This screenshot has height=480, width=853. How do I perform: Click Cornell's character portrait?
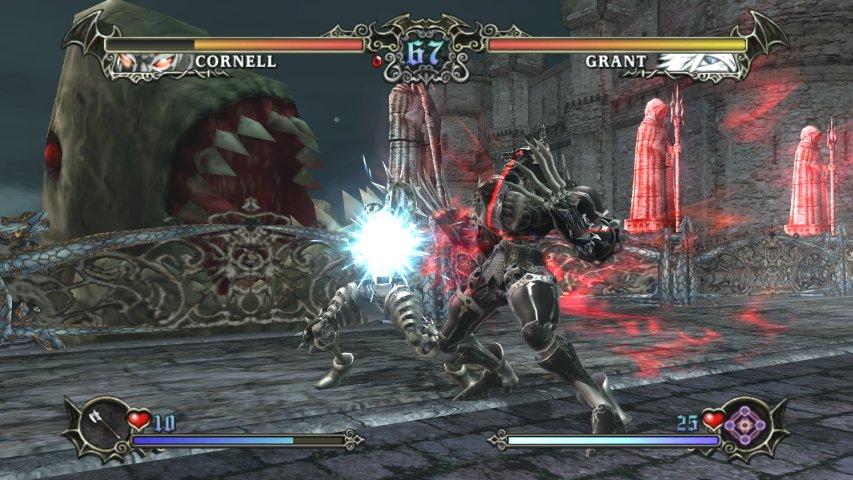(x=153, y=63)
